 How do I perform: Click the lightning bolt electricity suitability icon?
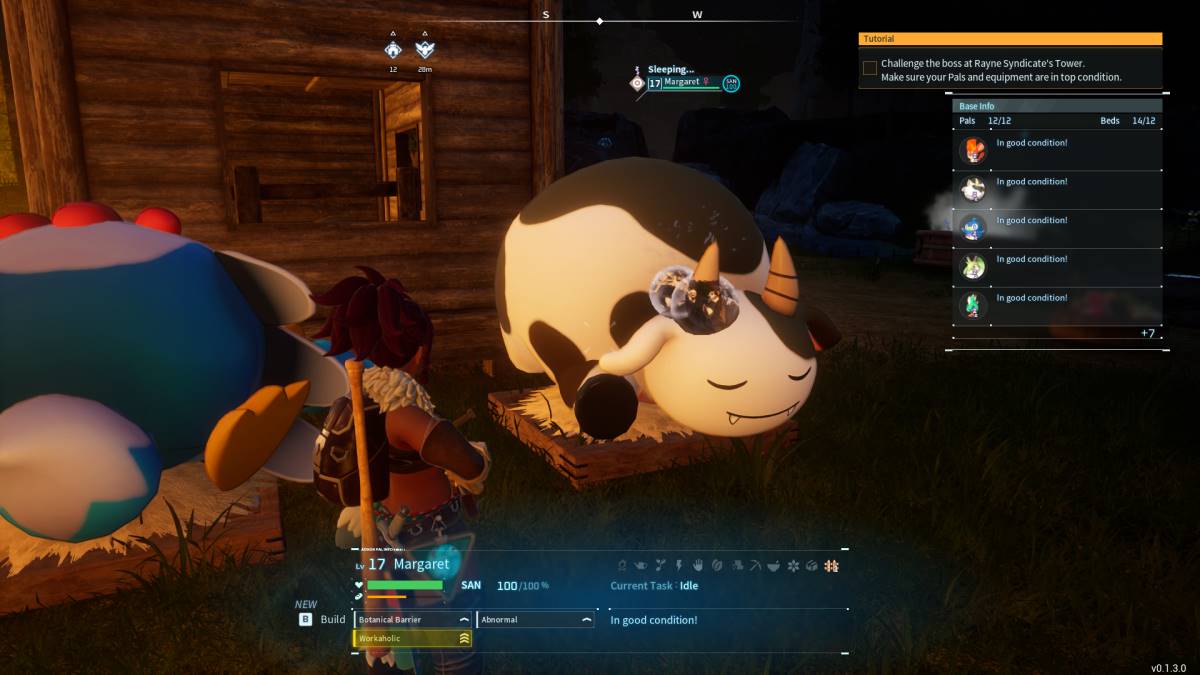(x=678, y=566)
